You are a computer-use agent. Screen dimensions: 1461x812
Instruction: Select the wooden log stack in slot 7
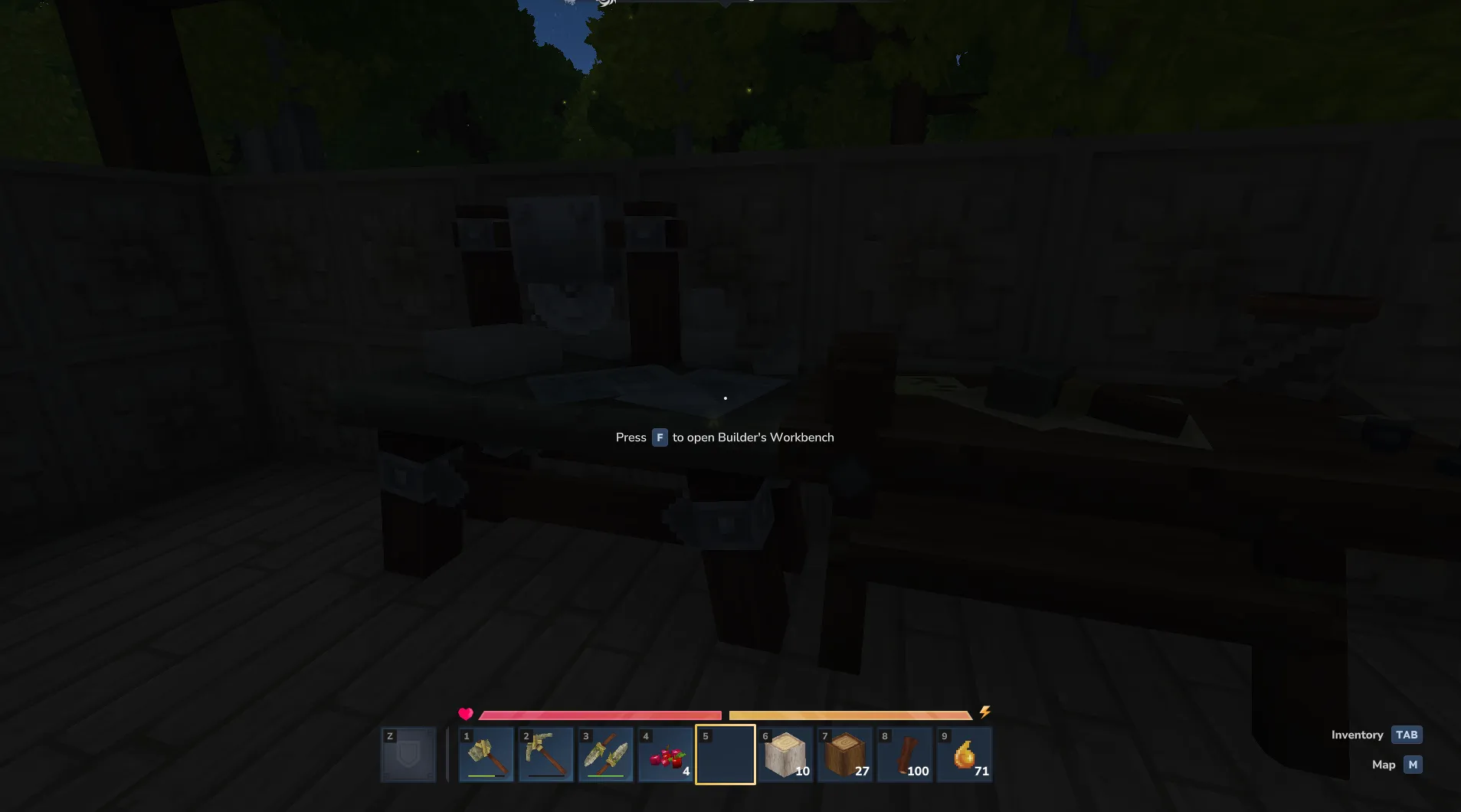point(844,754)
